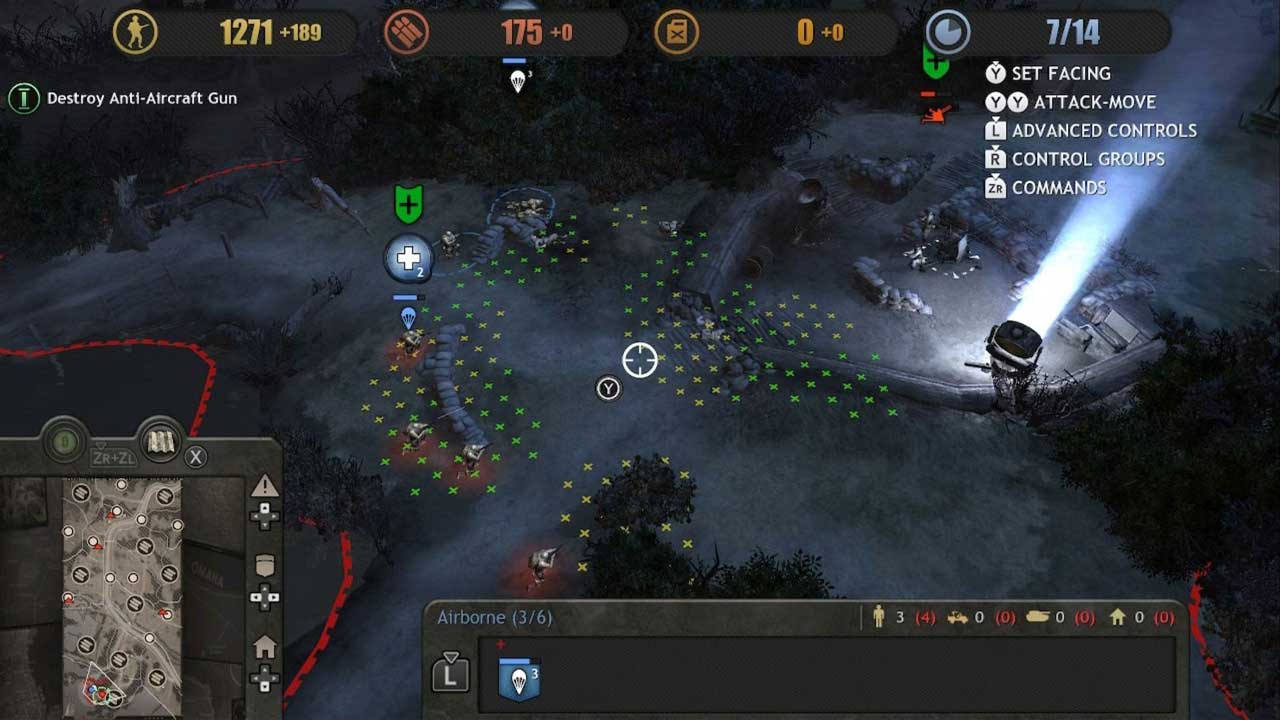
Task: Click the Destroy Anti-Aircraft Gun objective
Action: [141, 98]
